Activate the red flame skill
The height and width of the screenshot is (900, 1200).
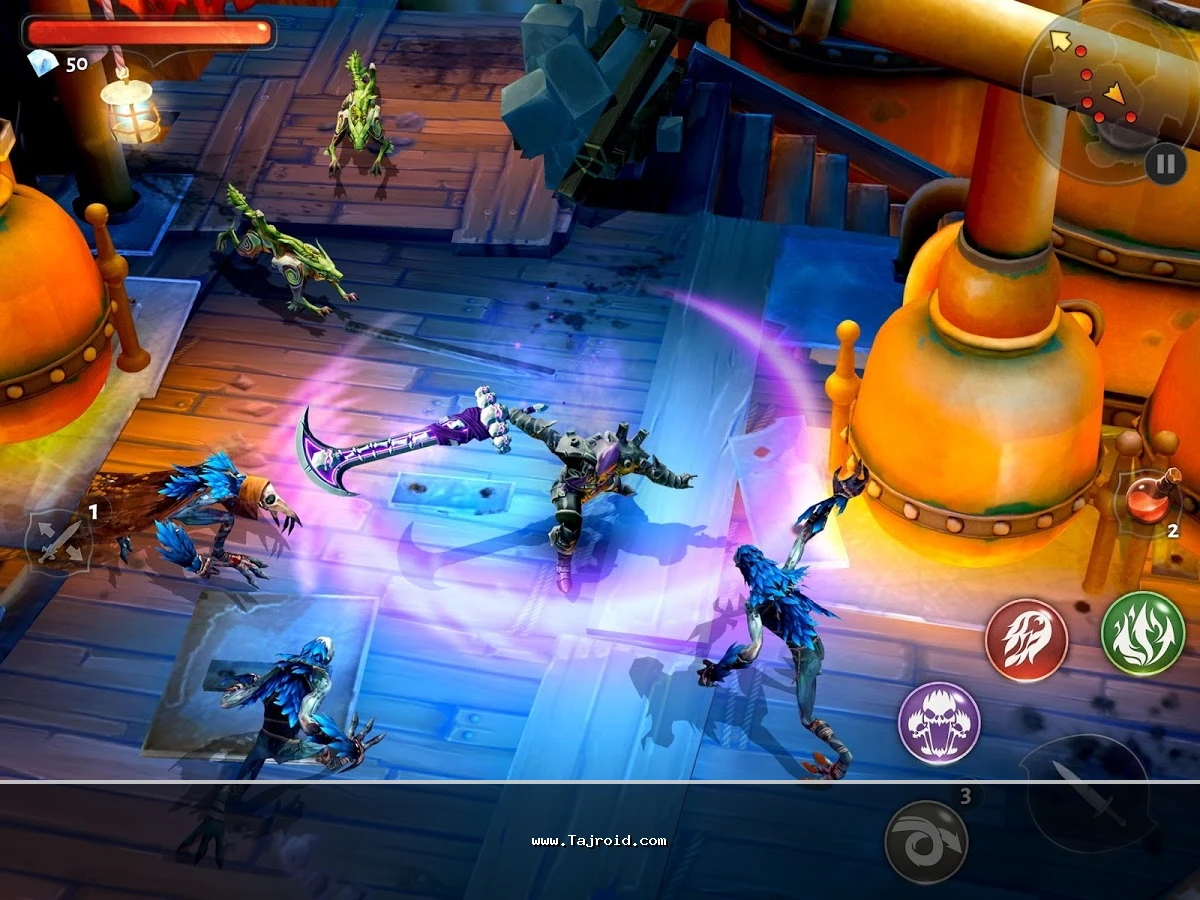coord(1027,640)
